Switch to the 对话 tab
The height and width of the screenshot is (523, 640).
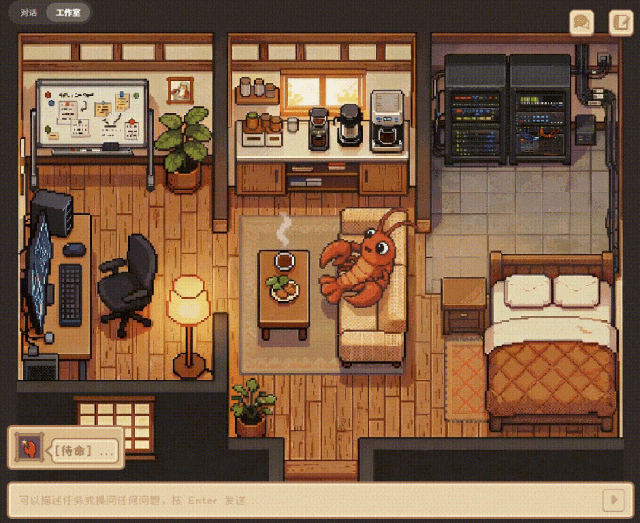coord(29,14)
